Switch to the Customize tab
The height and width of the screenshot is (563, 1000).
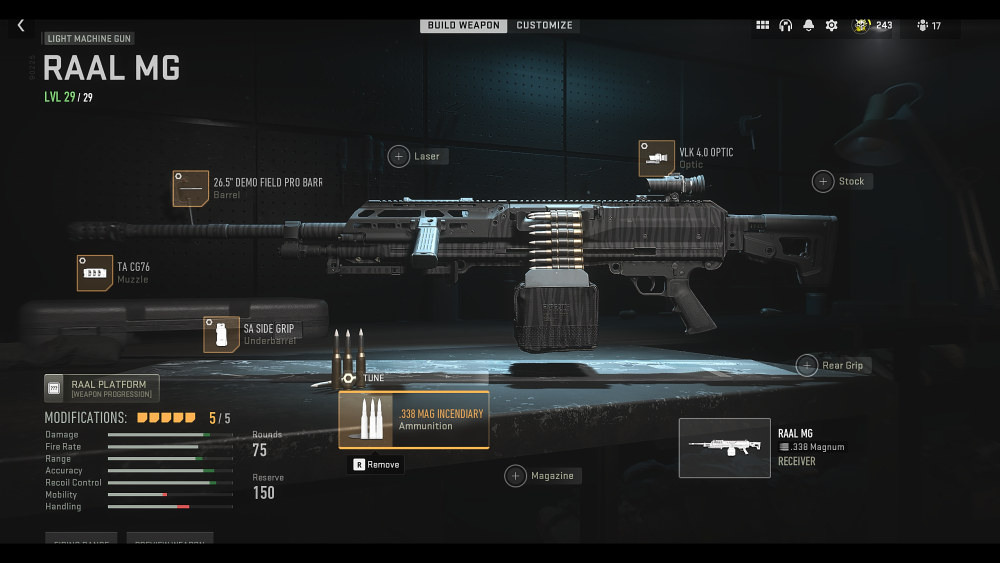click(x=544, y=26)
